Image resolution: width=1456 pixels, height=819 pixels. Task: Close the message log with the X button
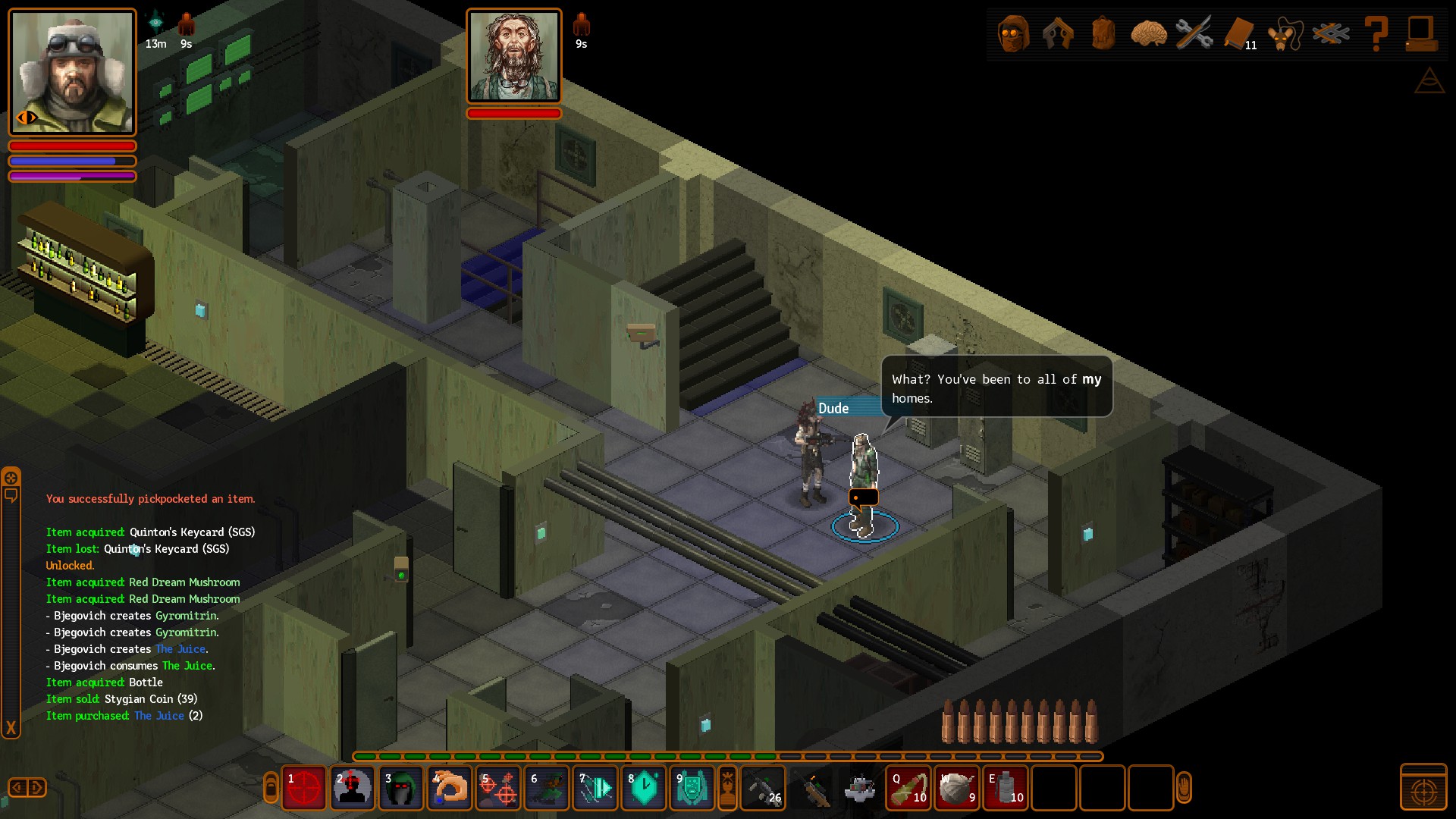[11, 729]
